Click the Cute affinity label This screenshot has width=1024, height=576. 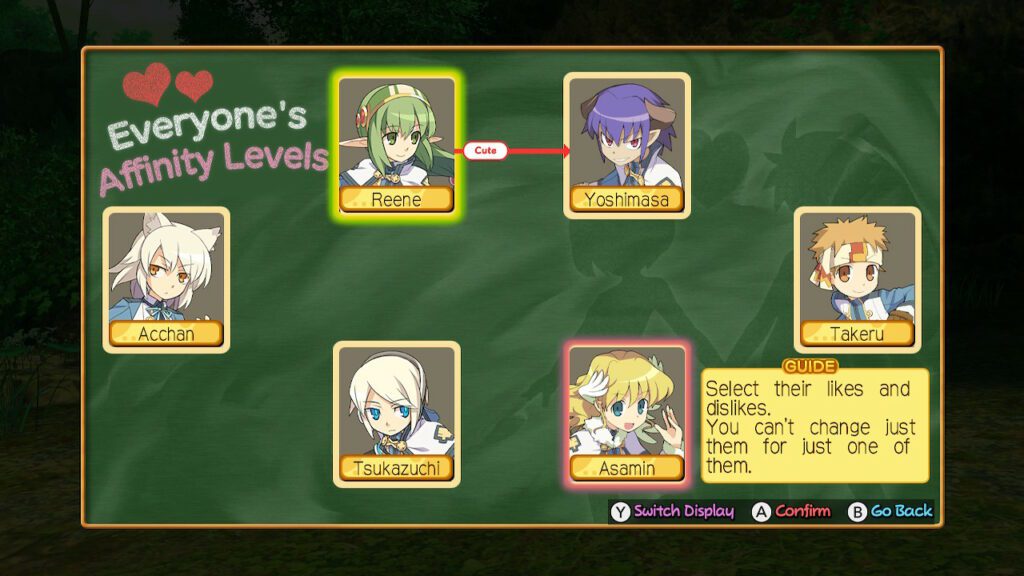coord(486,151)
